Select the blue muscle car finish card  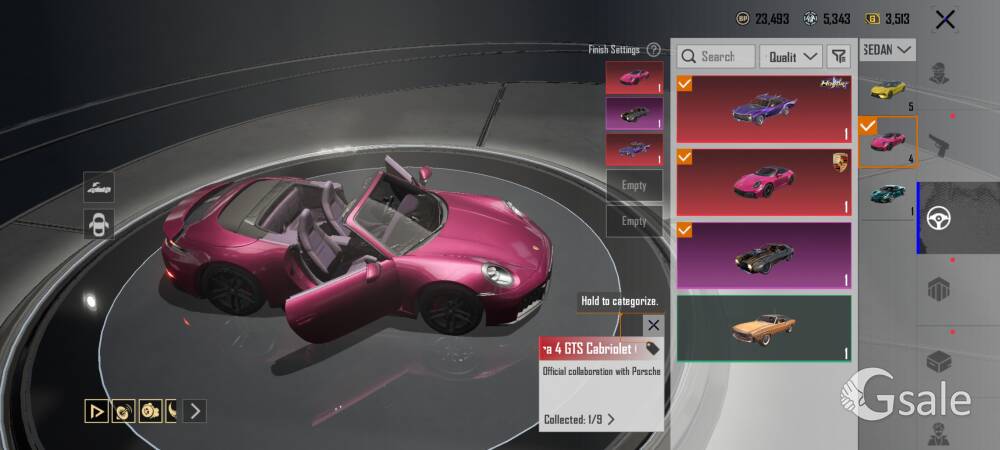tap(763, 108)
